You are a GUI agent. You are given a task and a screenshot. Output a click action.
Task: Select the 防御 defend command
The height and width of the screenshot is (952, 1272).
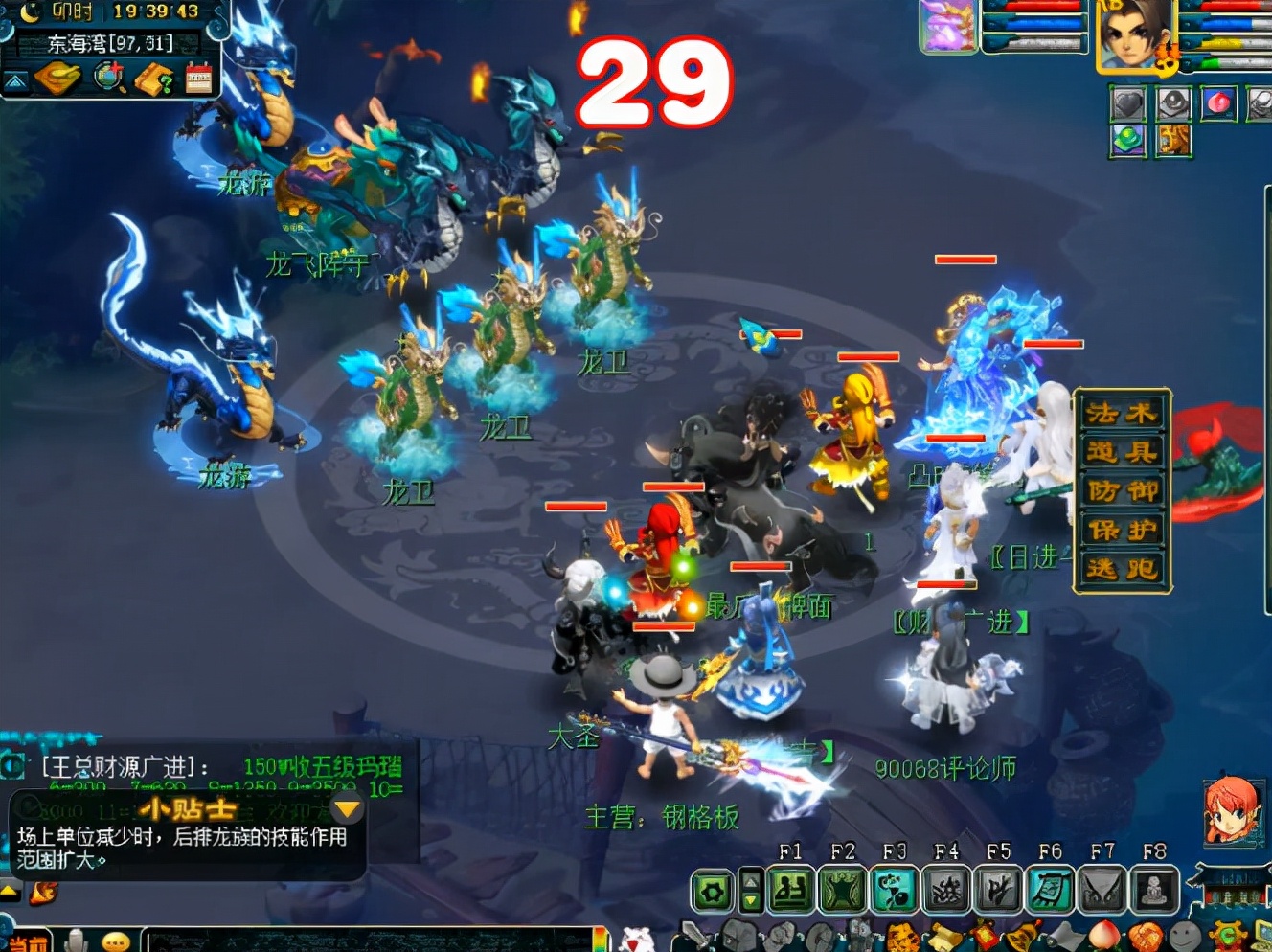(x=1122, y=491)
